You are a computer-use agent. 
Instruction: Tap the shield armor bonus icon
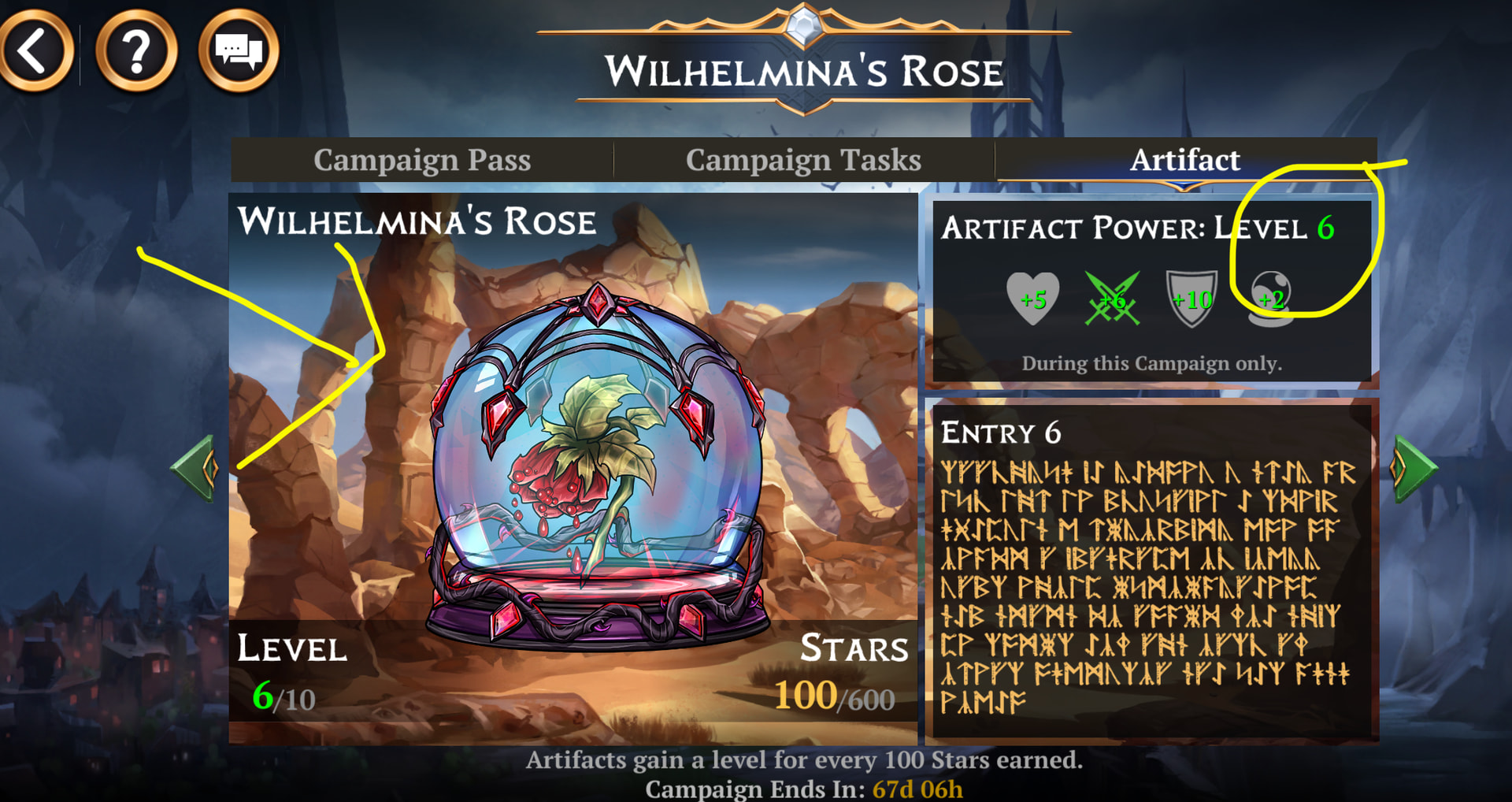point(1191,299)
